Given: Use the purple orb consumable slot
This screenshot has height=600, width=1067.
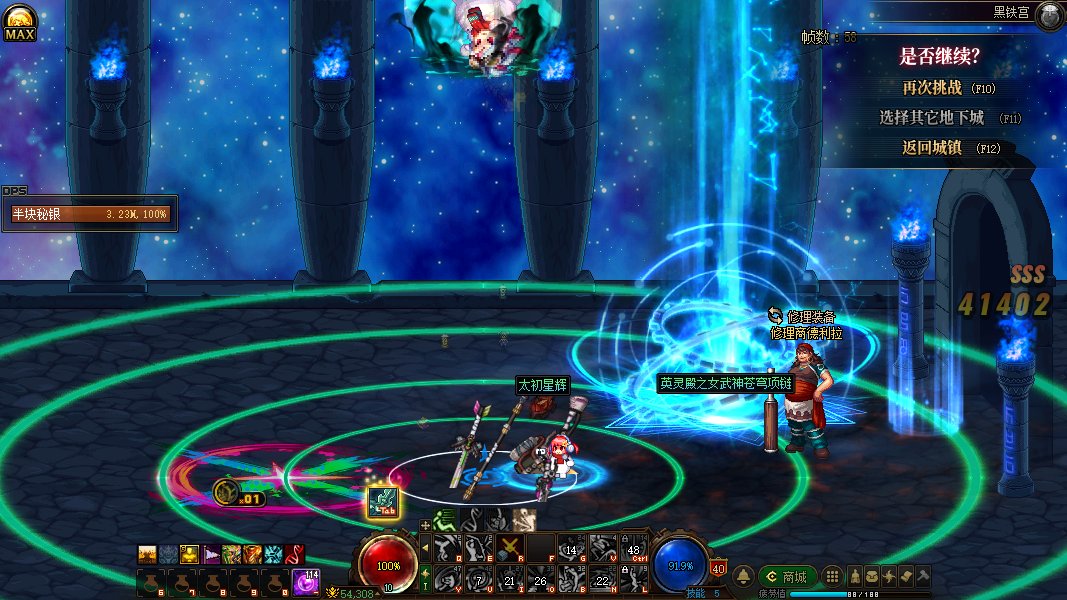Looking at the screenshot, I should pos(305,581).
